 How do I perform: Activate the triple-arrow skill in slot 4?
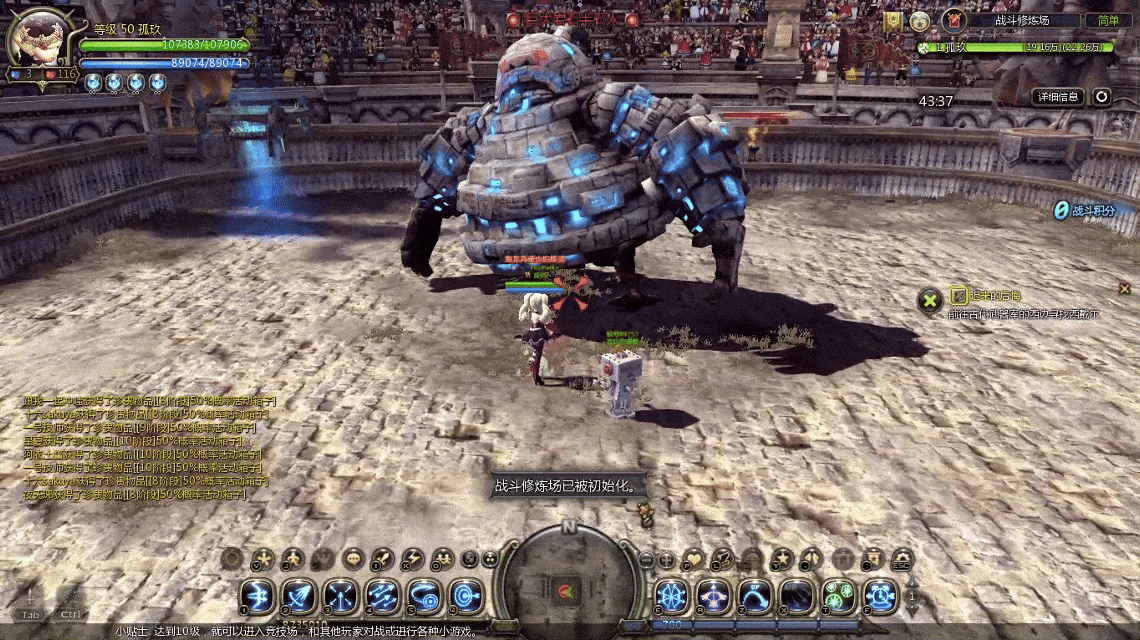(382, 597)
